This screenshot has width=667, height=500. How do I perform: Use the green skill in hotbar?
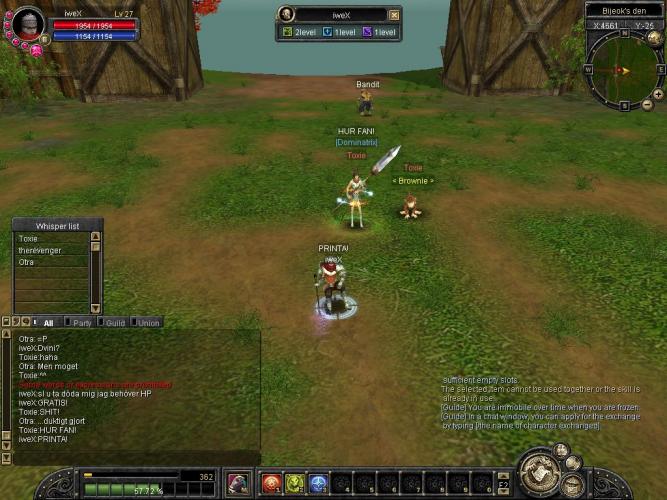(x=294, y=484)
